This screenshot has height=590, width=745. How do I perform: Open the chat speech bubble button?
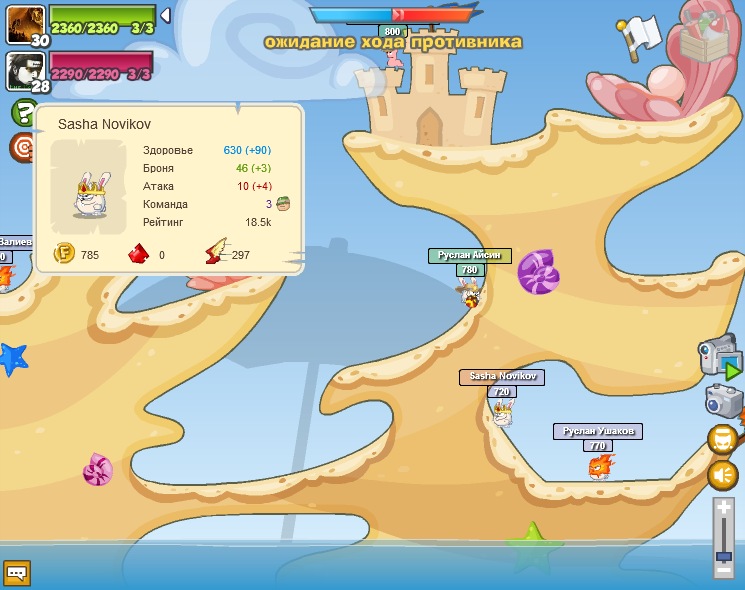[17, 573]
